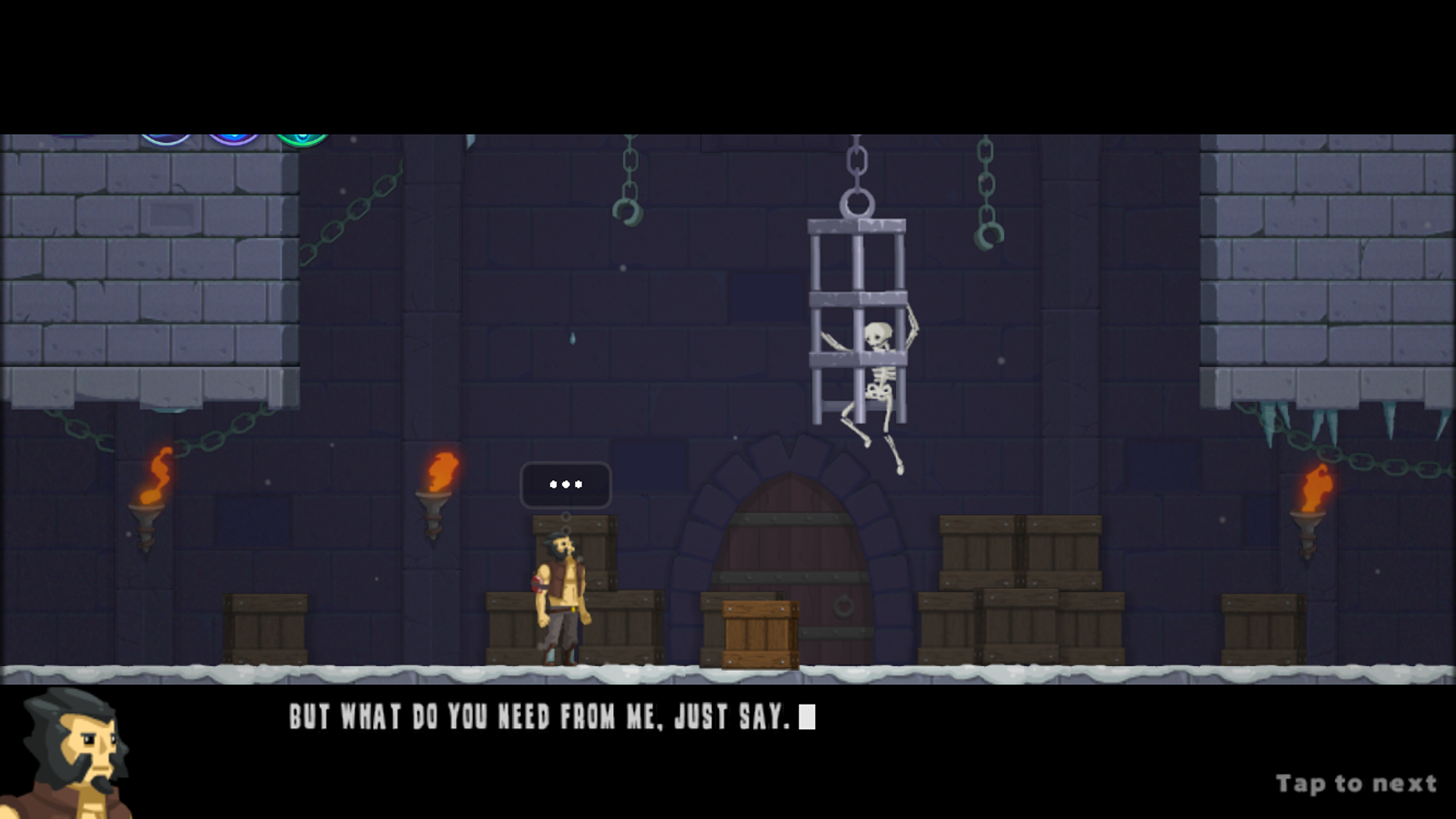Open the speech bubble with three dots
The image size is (1456, 819).
[566, 485]
